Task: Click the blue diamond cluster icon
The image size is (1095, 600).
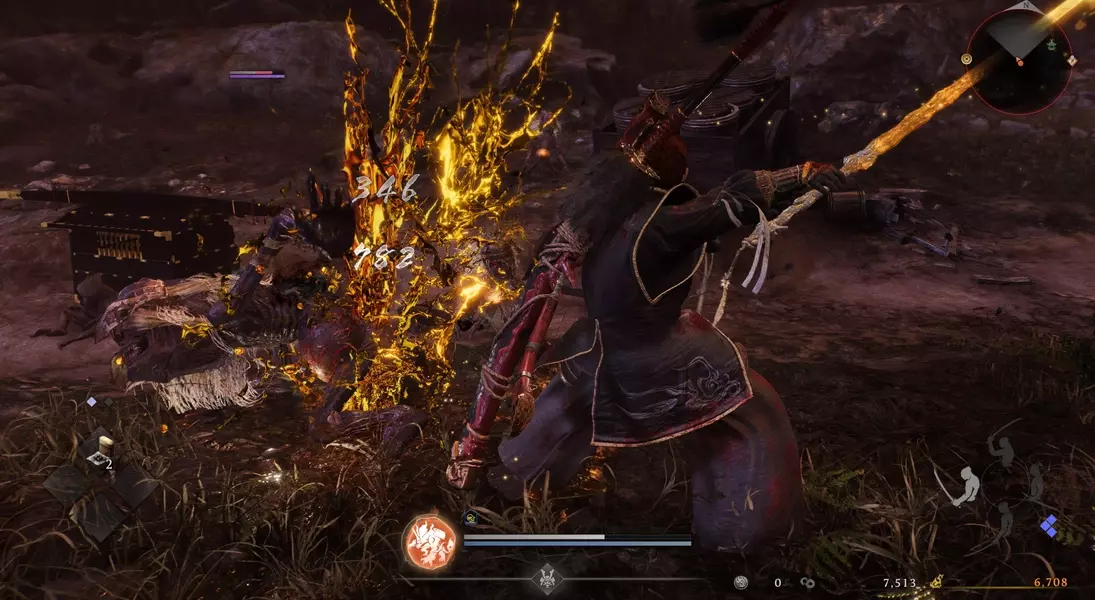Action: (1049, 525)
